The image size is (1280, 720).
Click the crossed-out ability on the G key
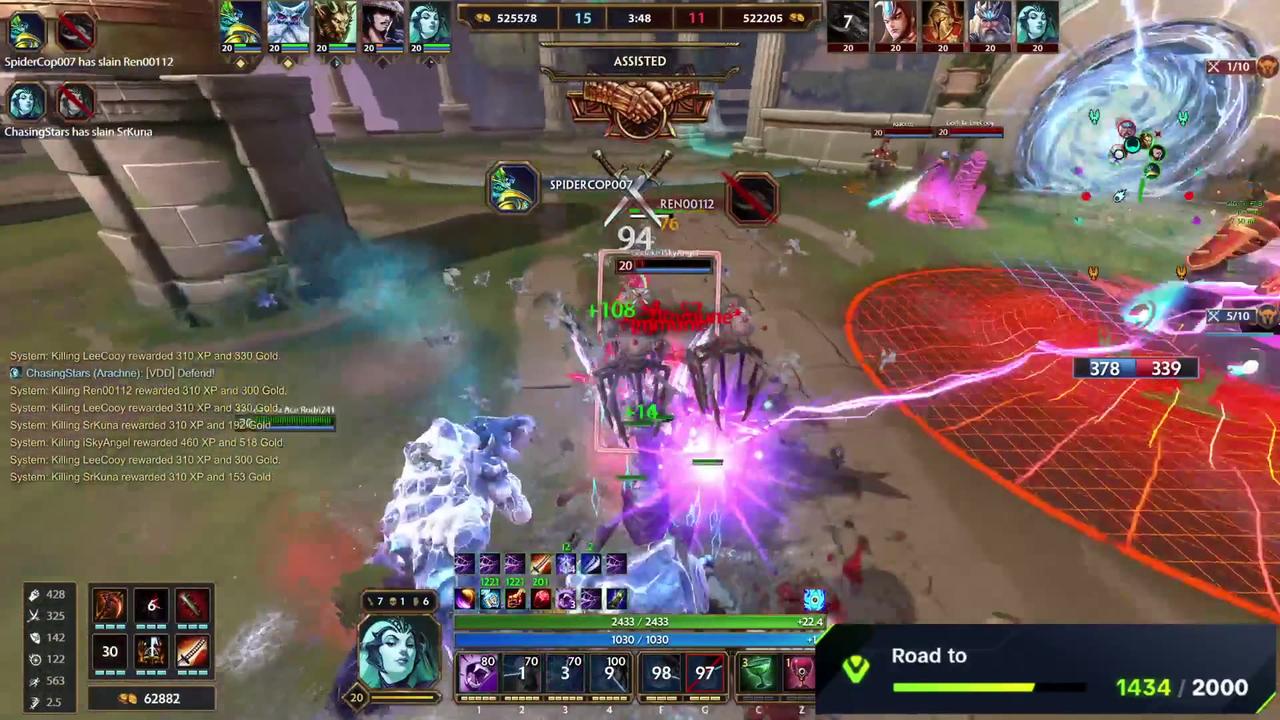[704, 672]
